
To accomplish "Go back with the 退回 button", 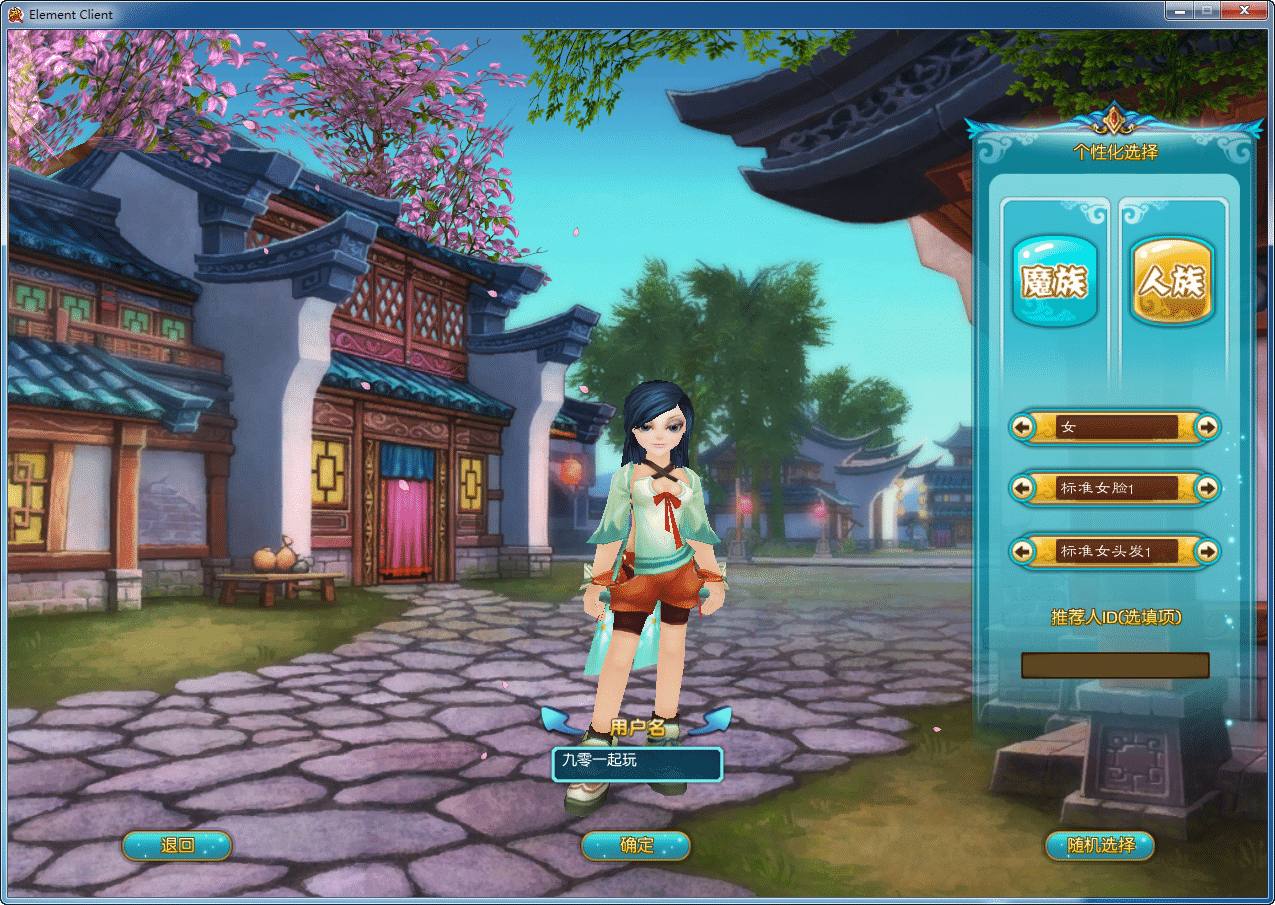I will click(x=177, y=846).
